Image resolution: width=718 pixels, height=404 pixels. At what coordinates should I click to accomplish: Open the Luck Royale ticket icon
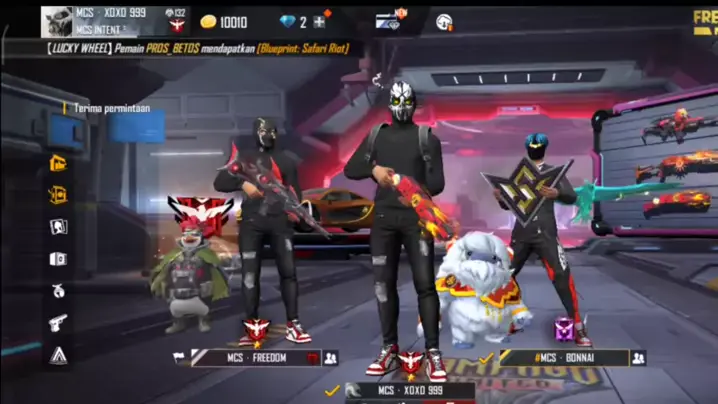(58, 195)
